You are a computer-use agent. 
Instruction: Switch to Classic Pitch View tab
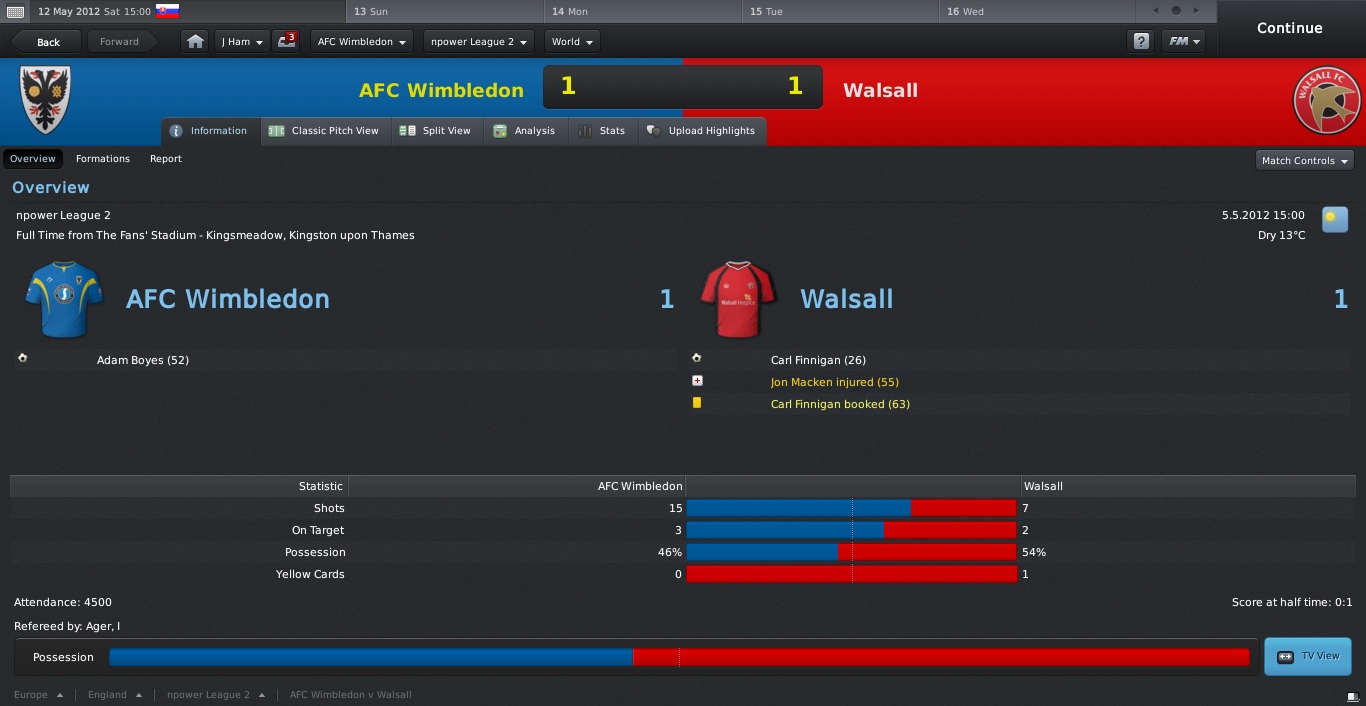click(324, 131)
